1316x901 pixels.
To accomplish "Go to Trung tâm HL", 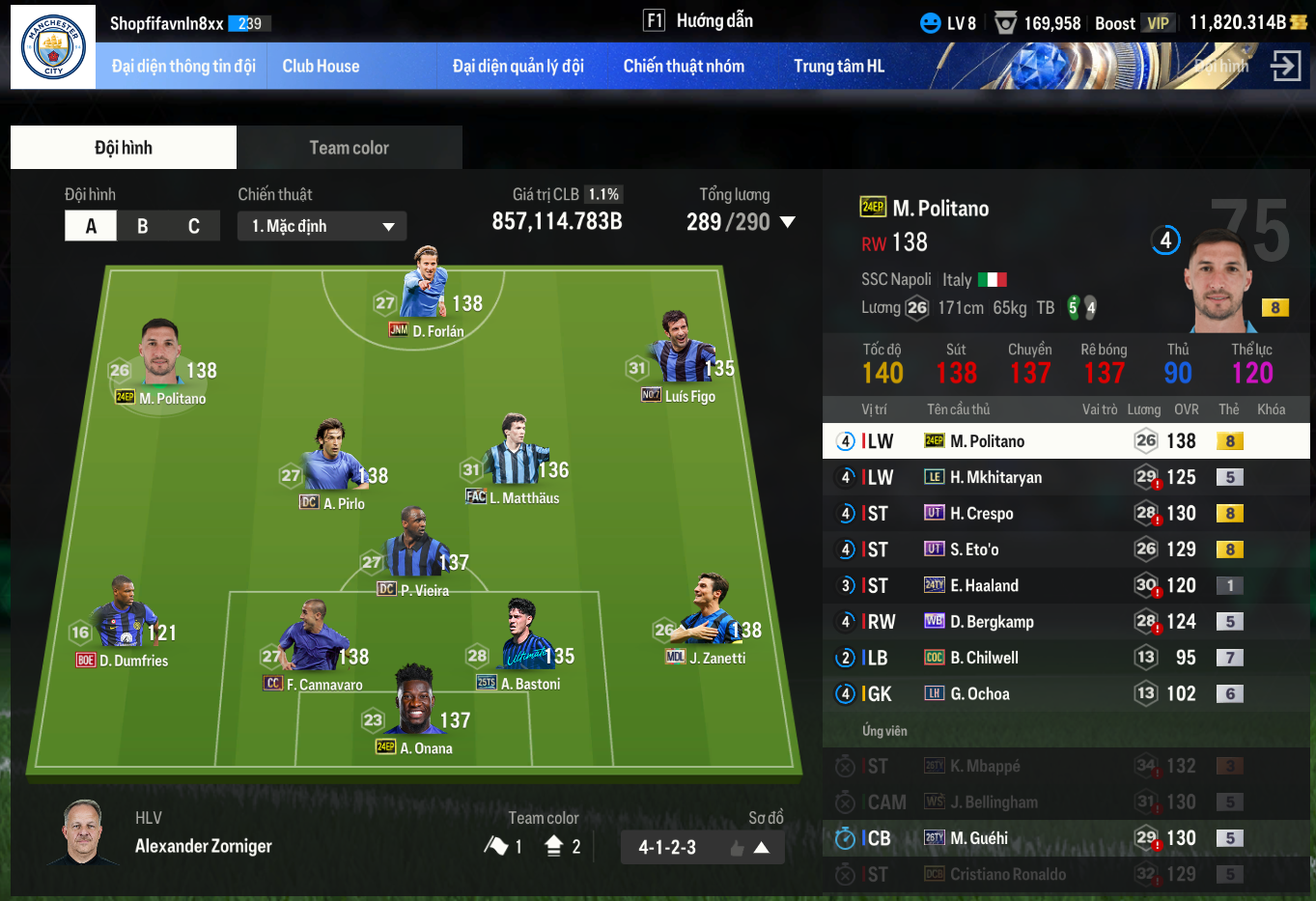I will [x=838, y=67].
